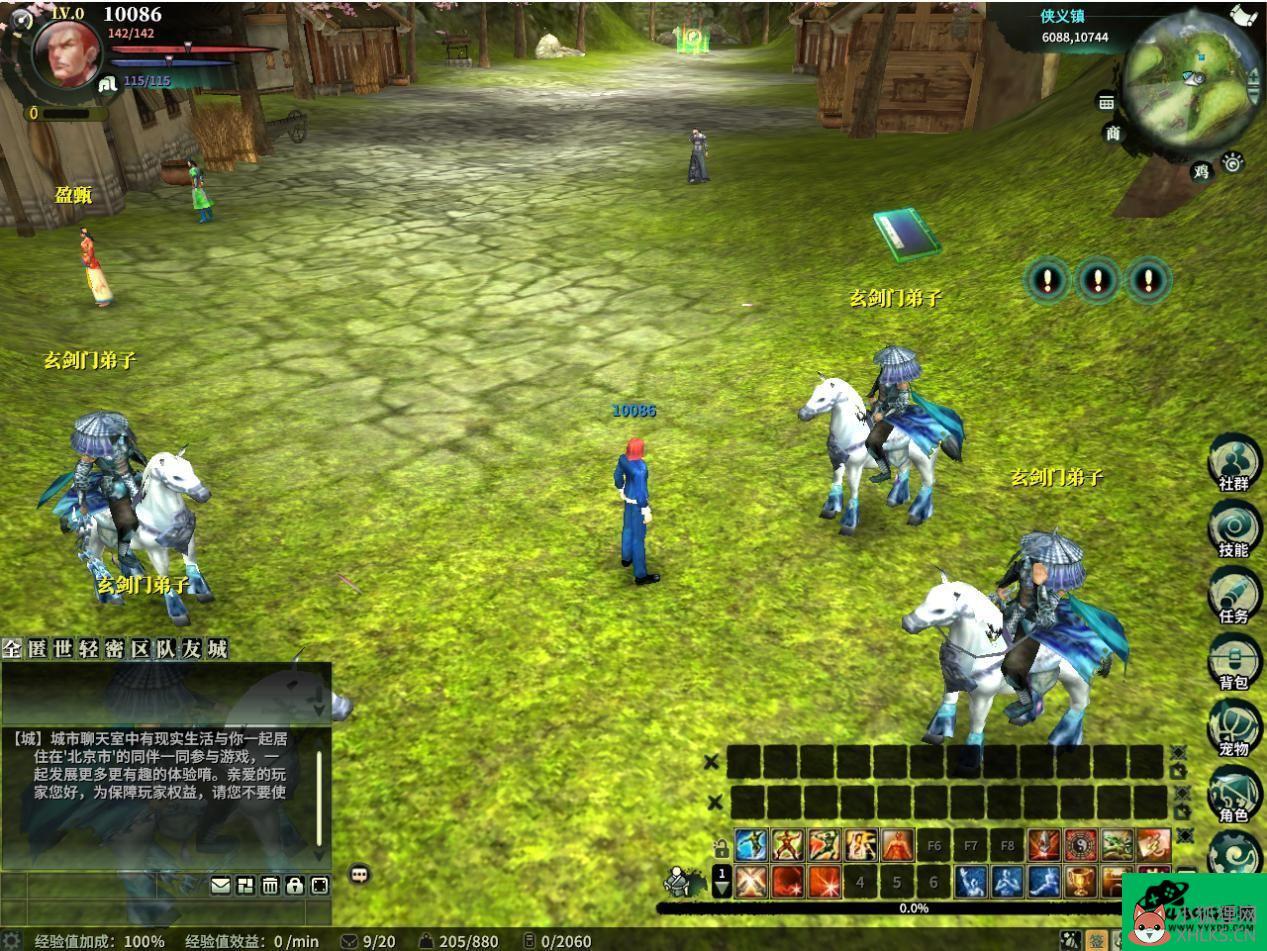Select the 城 city chat tab

[217, 649]
